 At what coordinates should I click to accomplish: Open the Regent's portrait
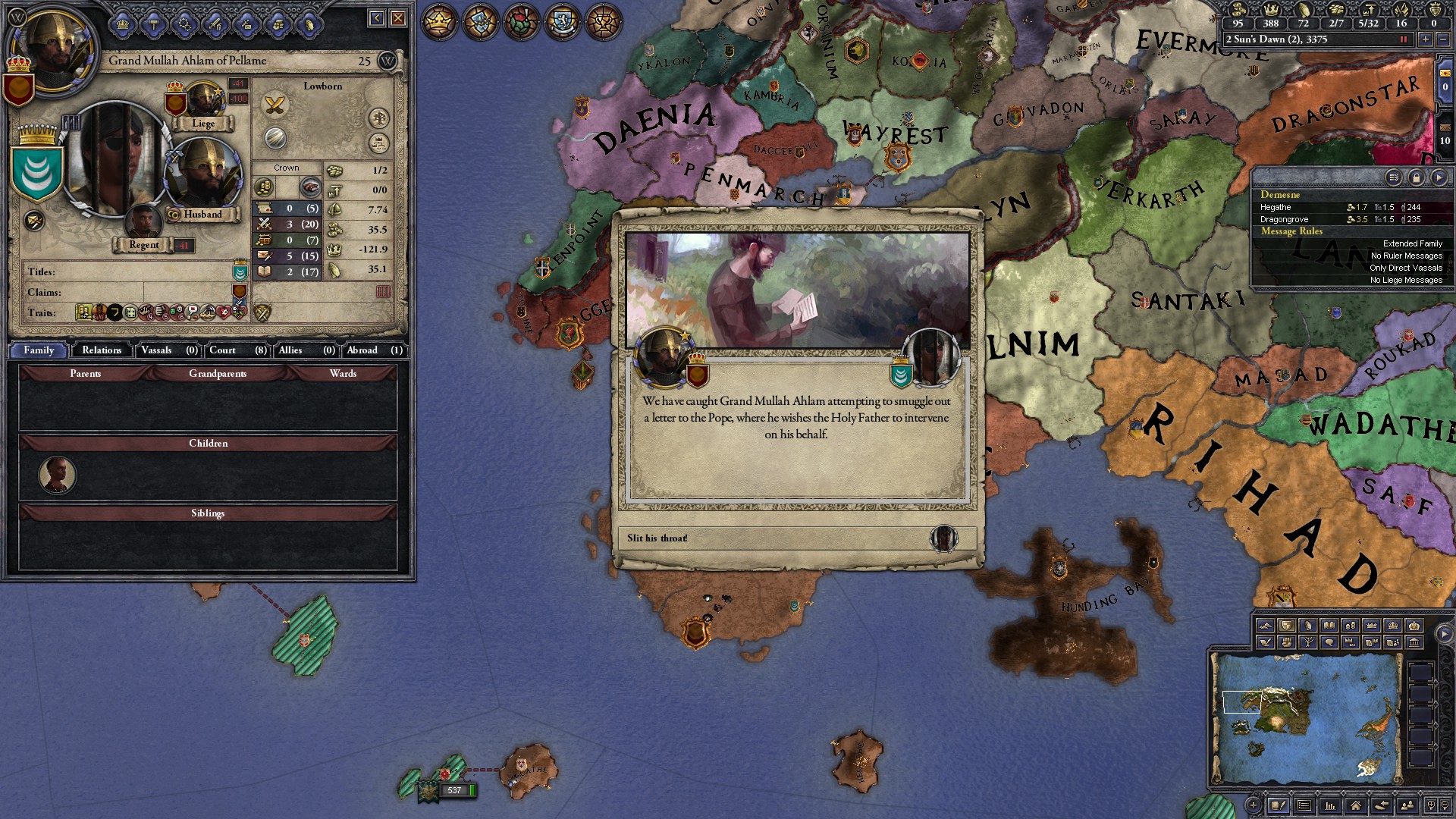(x=143, y=224)
